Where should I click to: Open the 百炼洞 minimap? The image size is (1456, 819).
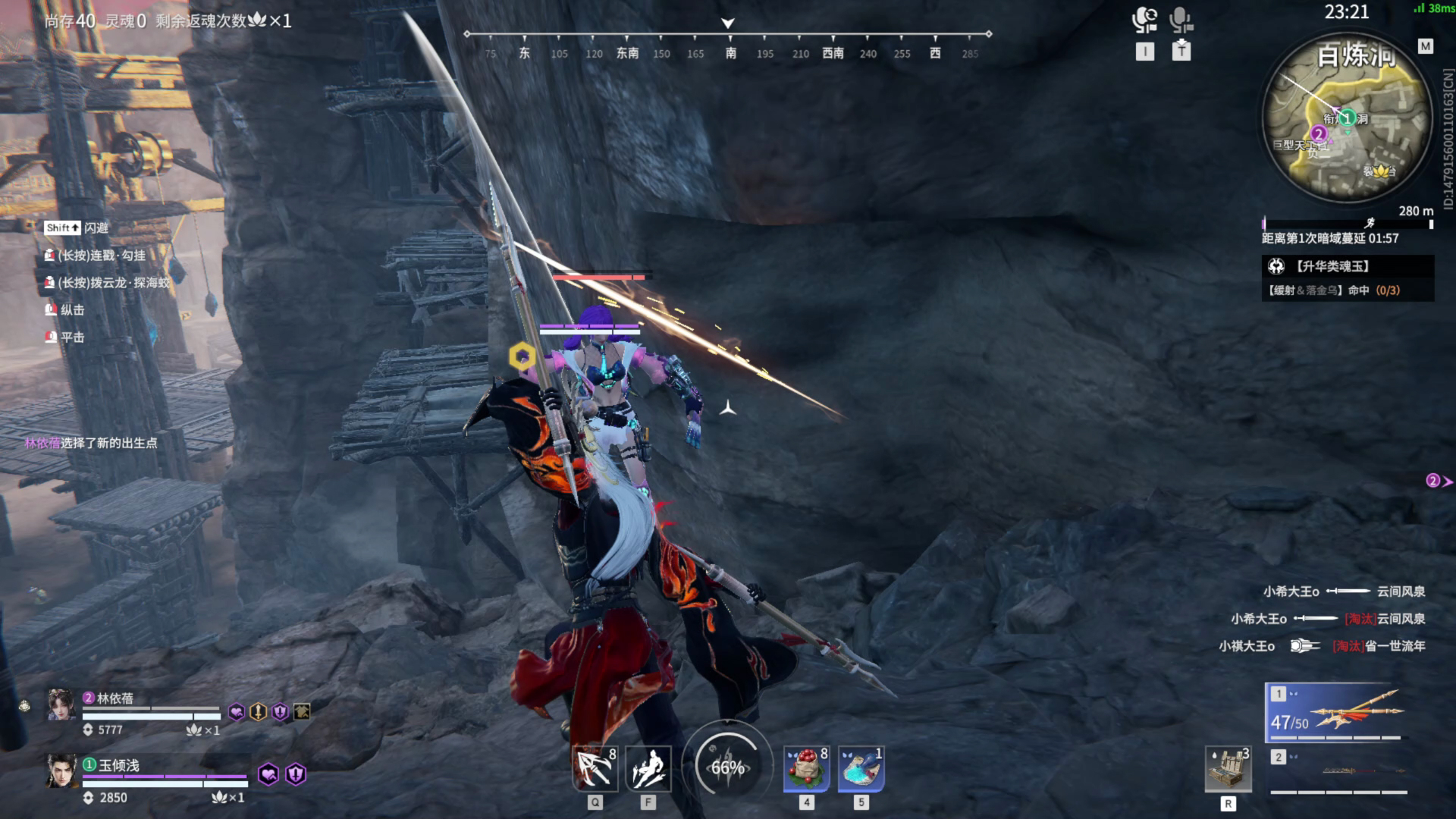(1347, 120)
